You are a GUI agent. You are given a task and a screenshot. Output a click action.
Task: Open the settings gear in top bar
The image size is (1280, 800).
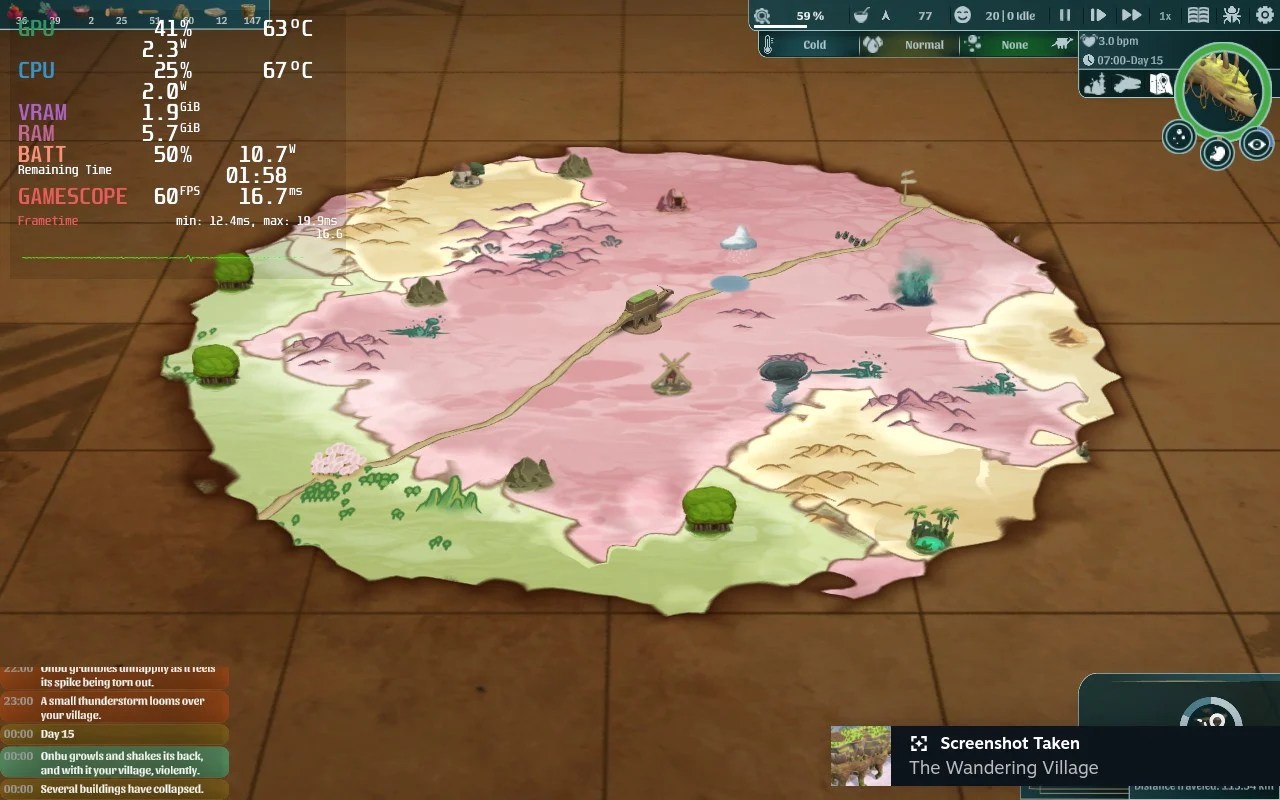click(1264, 14)
